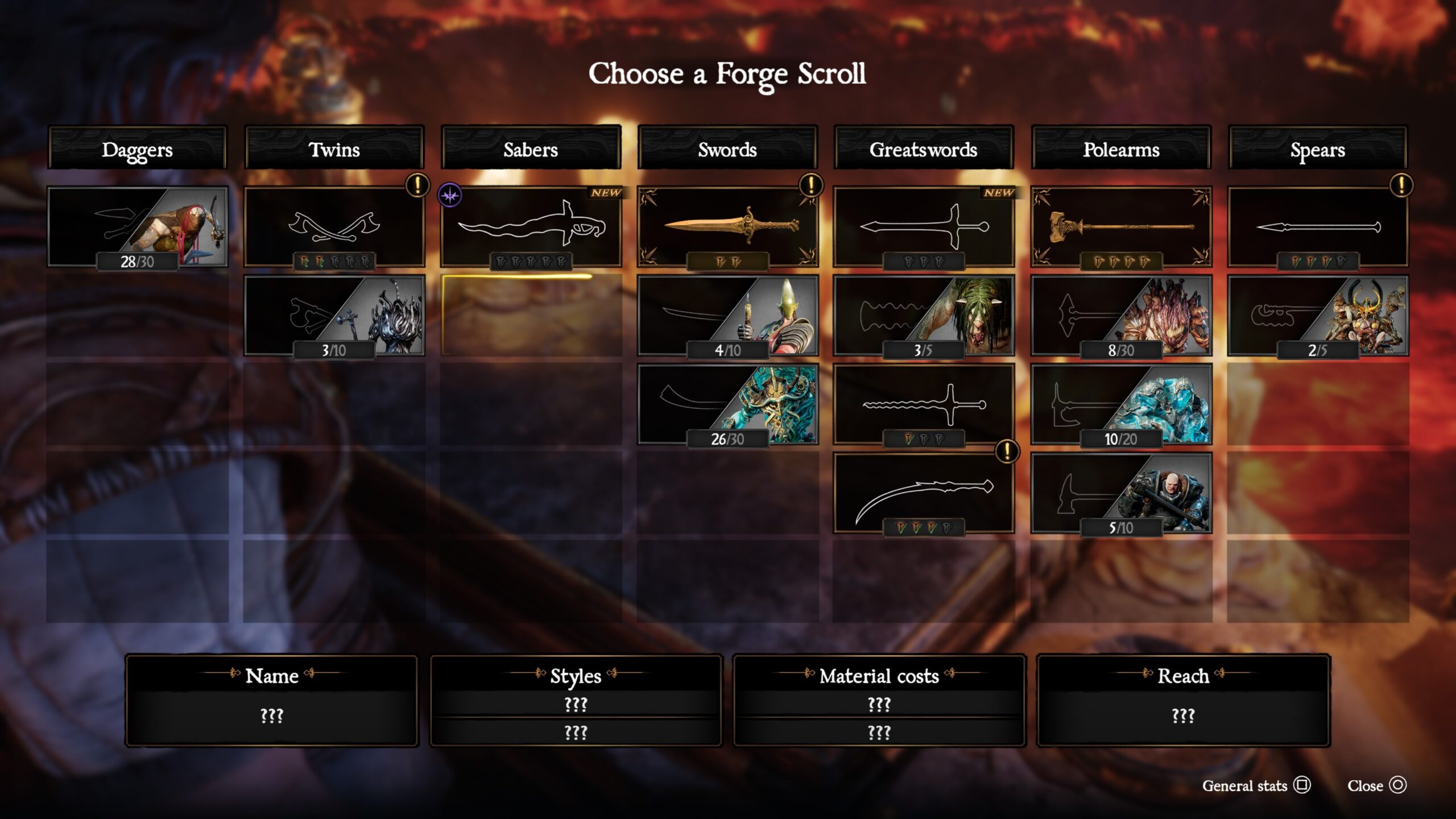This screenshot has width=1456, height=819.
Task: Pick the polearm scroll showing 10/20
Action: [1121, 404]
